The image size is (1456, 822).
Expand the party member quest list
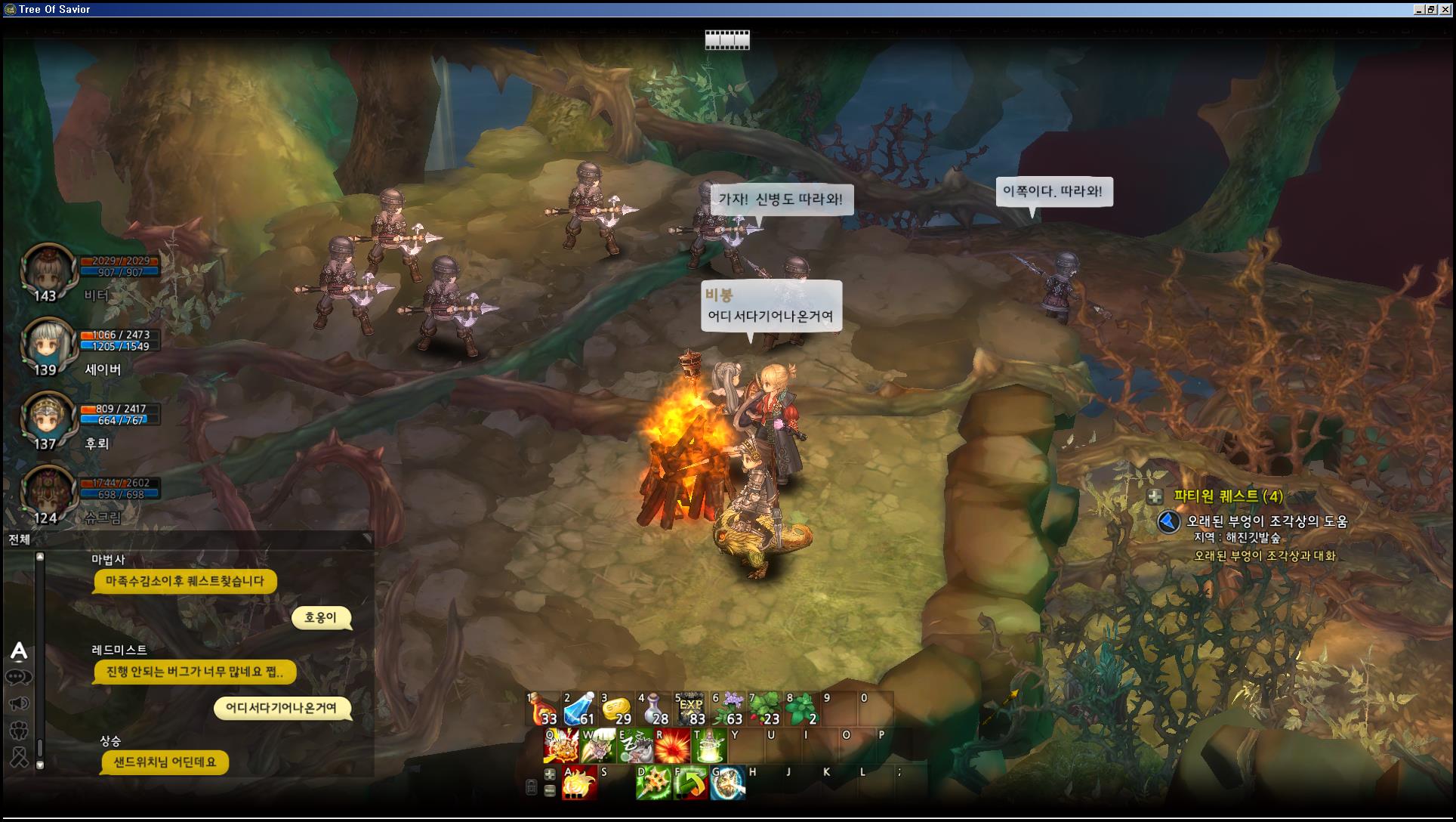1155,496
